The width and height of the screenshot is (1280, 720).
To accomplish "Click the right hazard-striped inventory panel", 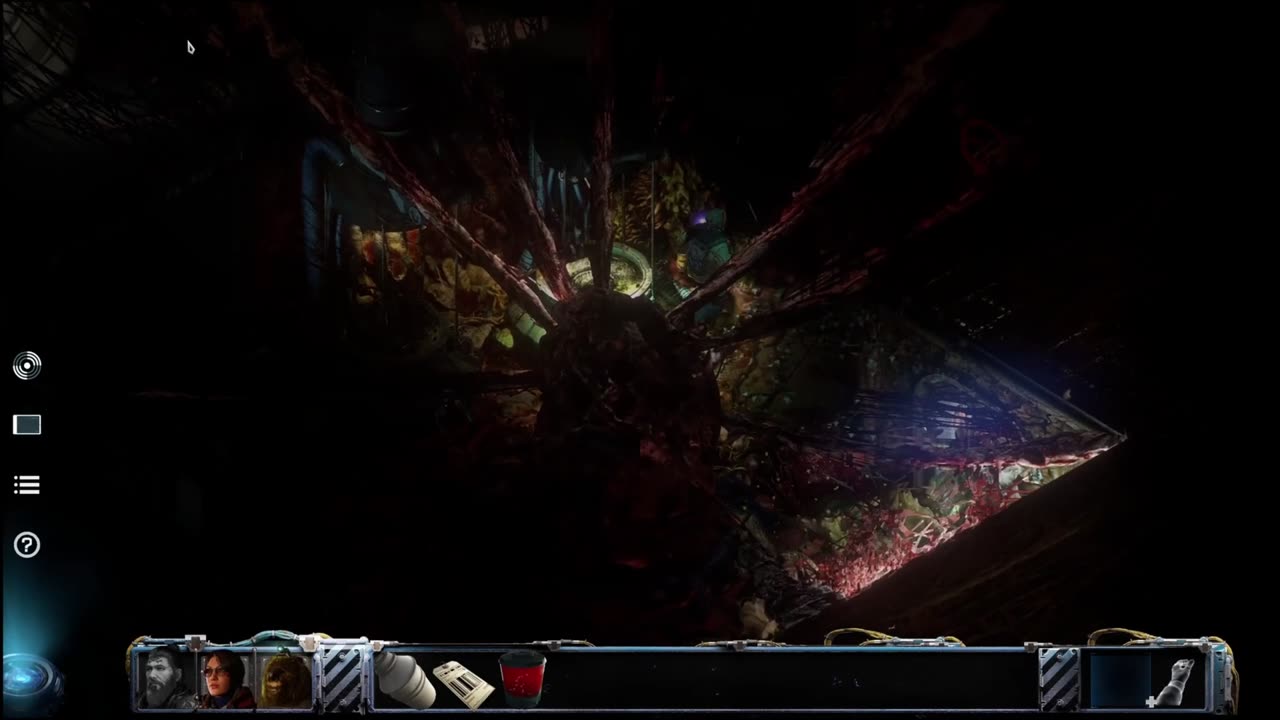I will coord(1060,680).
